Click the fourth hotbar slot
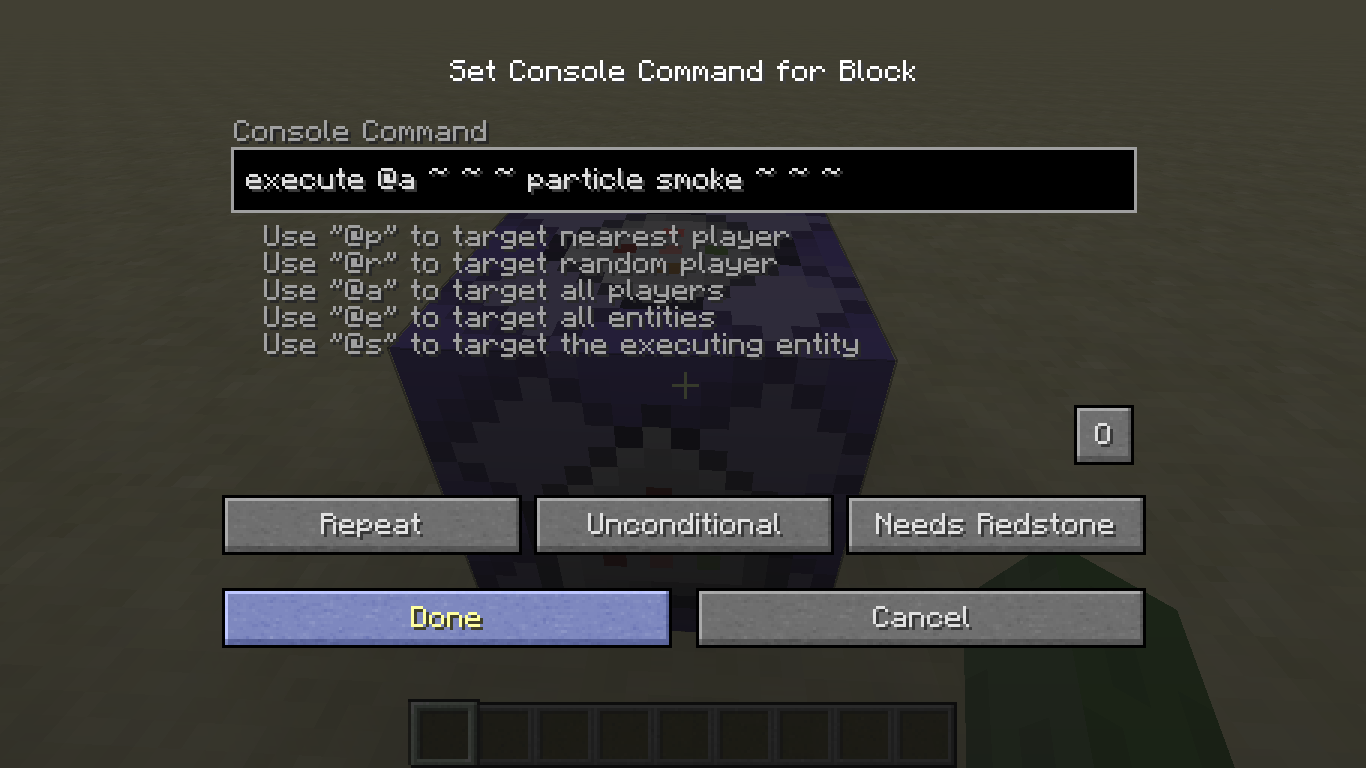Screen dimensions: 1366x768 coord(626,731)
